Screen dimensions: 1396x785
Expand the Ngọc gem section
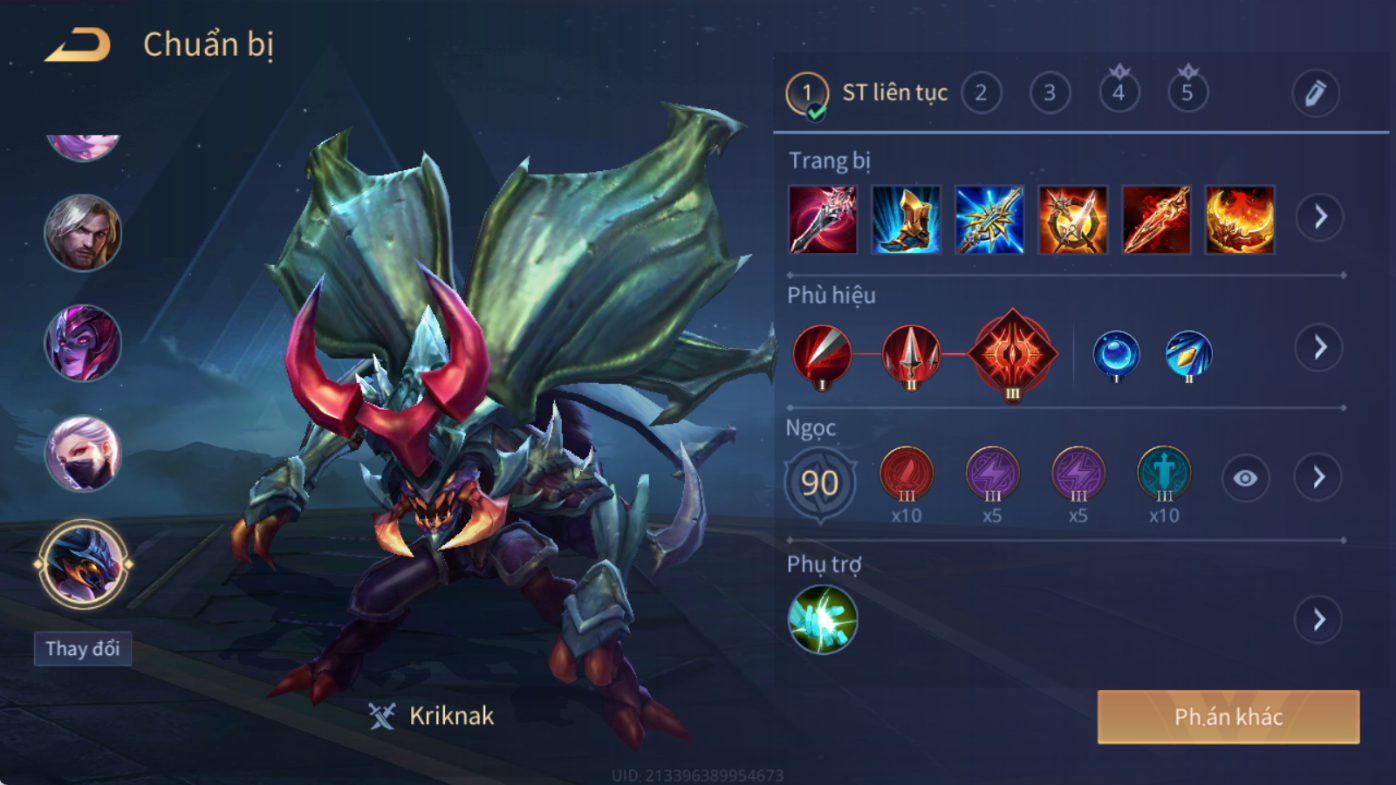(1319, 477)
